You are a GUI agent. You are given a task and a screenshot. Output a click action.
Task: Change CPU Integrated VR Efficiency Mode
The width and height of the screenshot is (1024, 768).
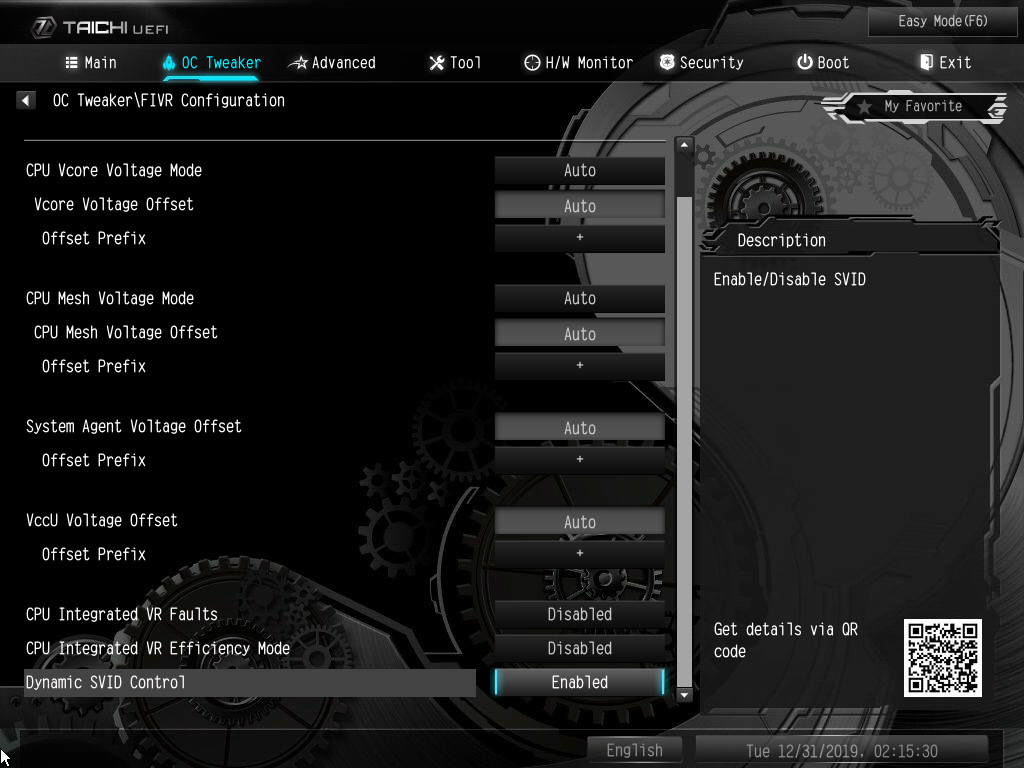pyautogui.click(x=580, y=649)
